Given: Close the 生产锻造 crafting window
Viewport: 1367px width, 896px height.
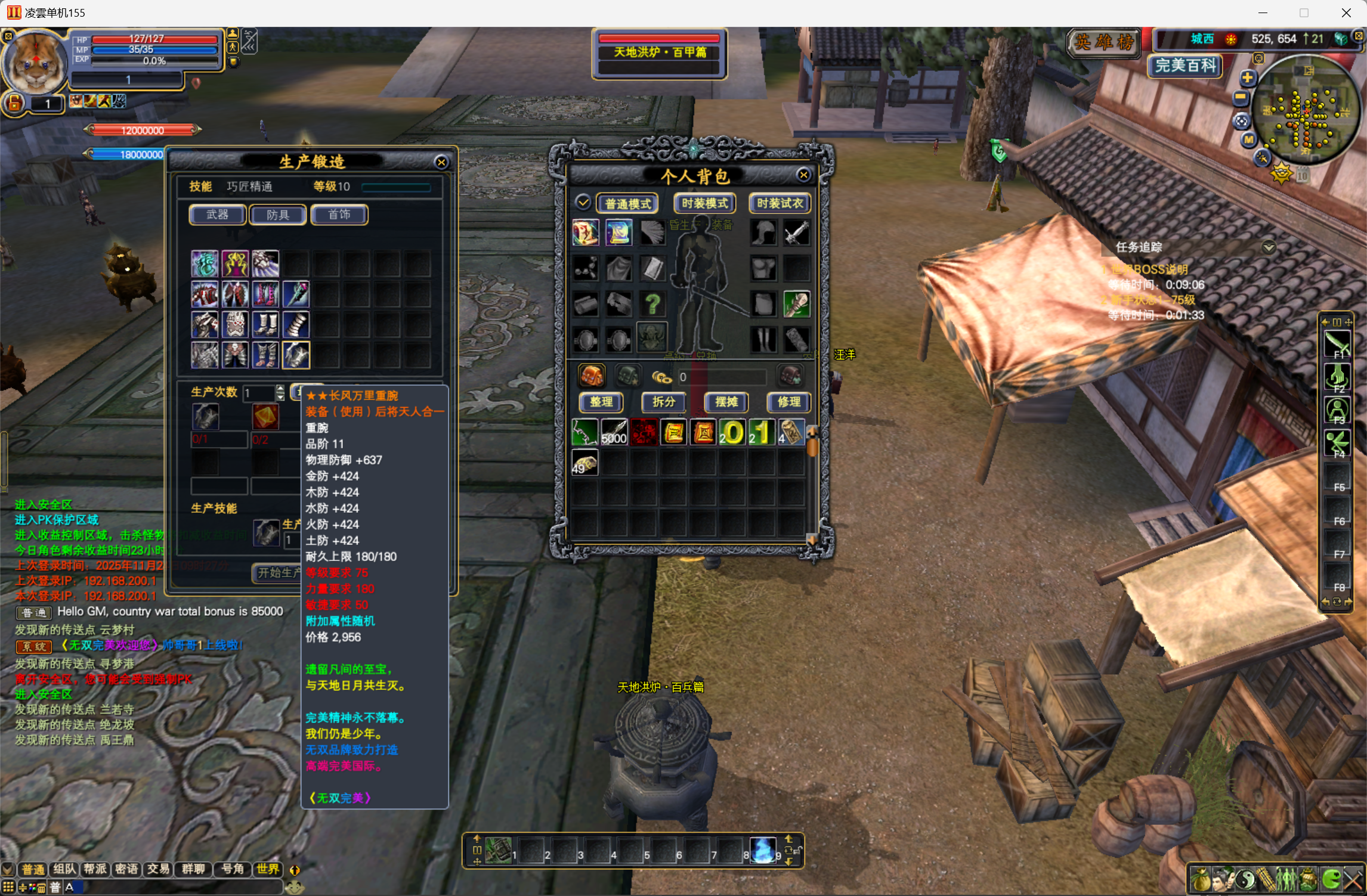Looking at the screenshot, I should pos(441,162).
